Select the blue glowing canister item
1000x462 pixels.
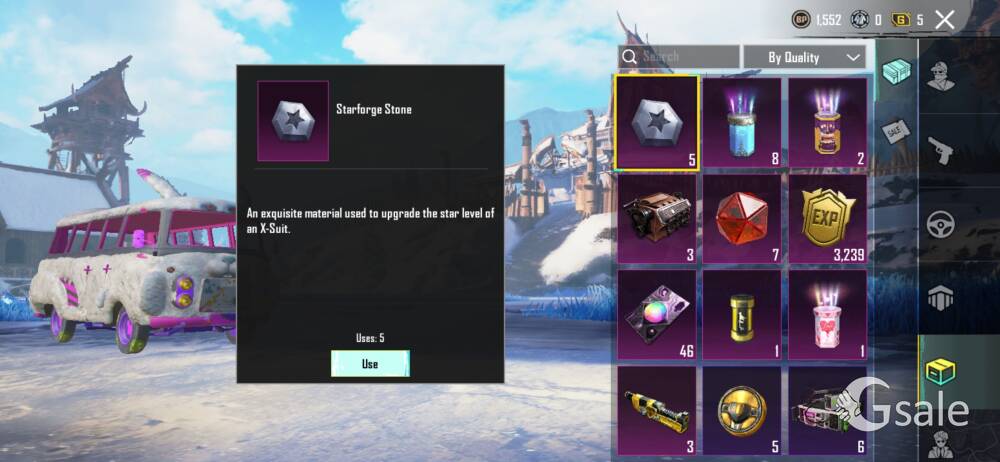(742, 122)
